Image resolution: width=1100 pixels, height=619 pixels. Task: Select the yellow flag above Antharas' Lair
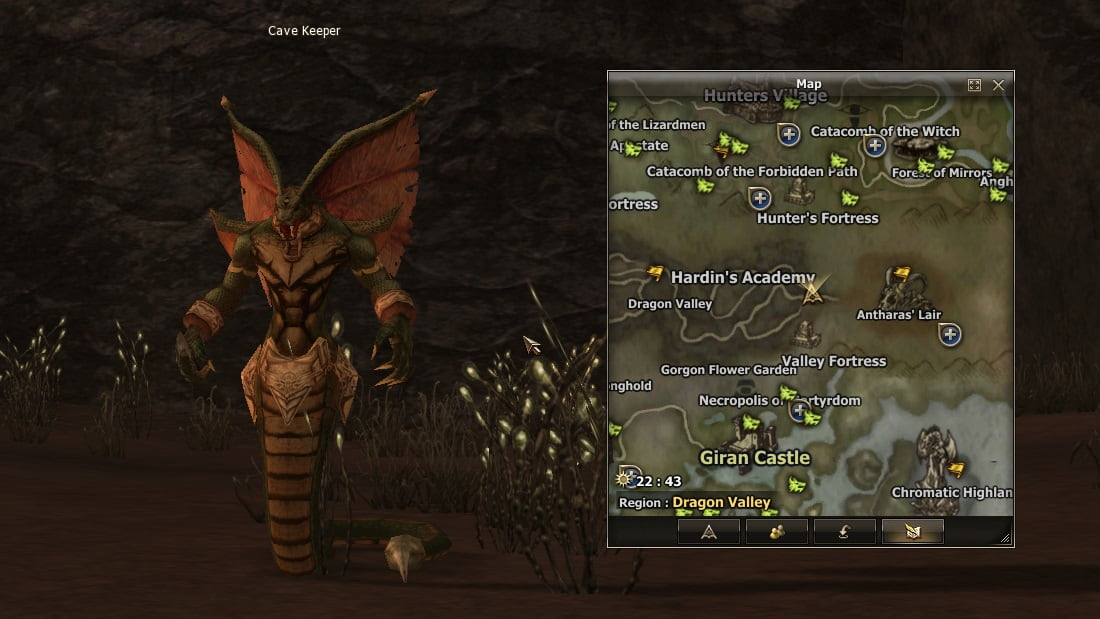[x=901, y=272]
